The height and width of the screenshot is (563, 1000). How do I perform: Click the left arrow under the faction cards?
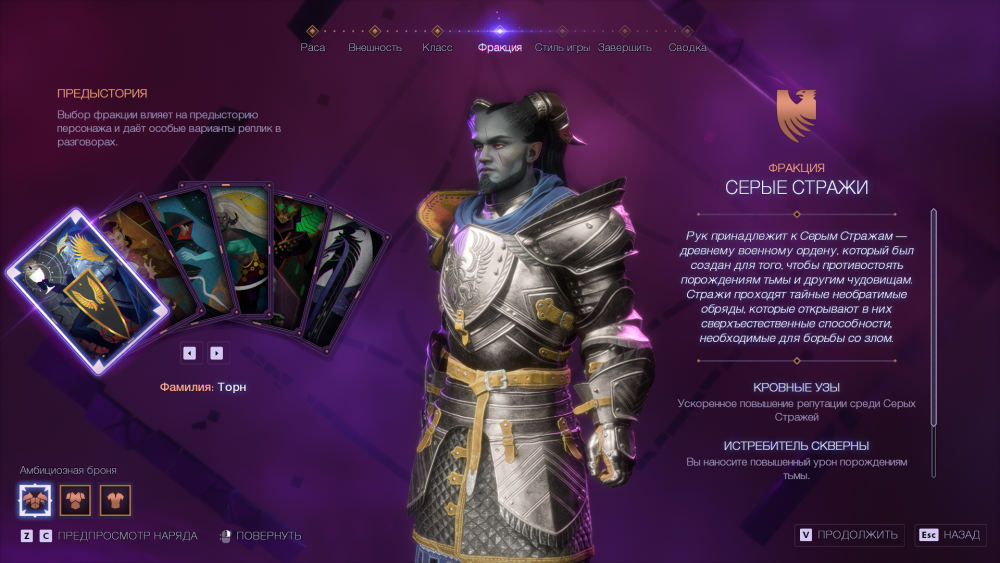click(189, 352)
